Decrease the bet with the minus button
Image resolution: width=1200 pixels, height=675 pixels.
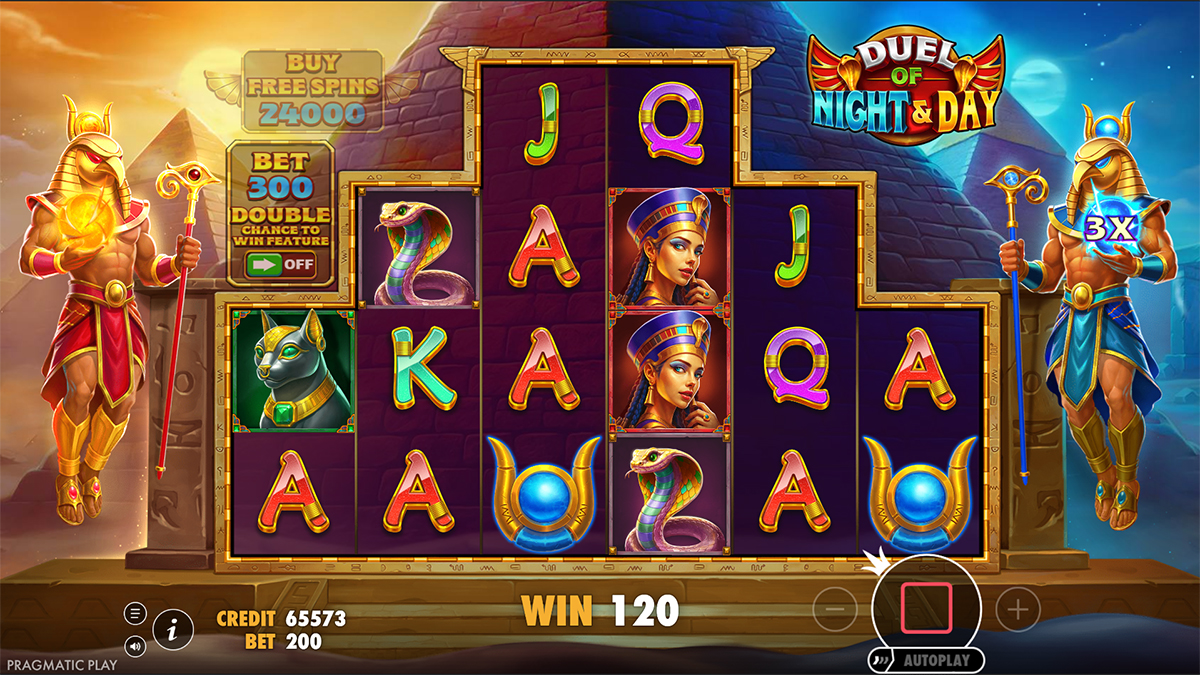pos(835,608)
